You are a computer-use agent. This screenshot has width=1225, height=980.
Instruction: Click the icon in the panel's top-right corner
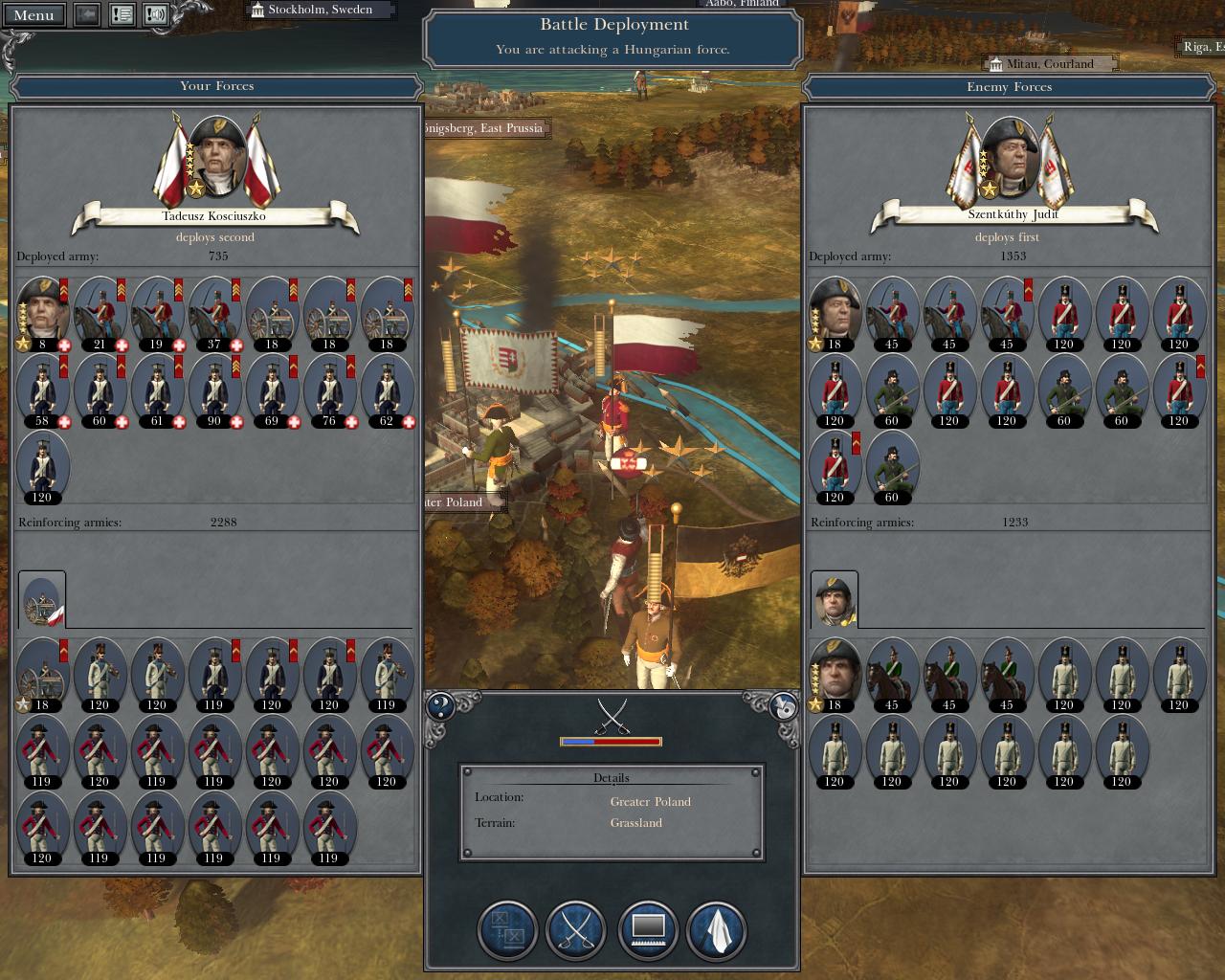coord(784,707)
